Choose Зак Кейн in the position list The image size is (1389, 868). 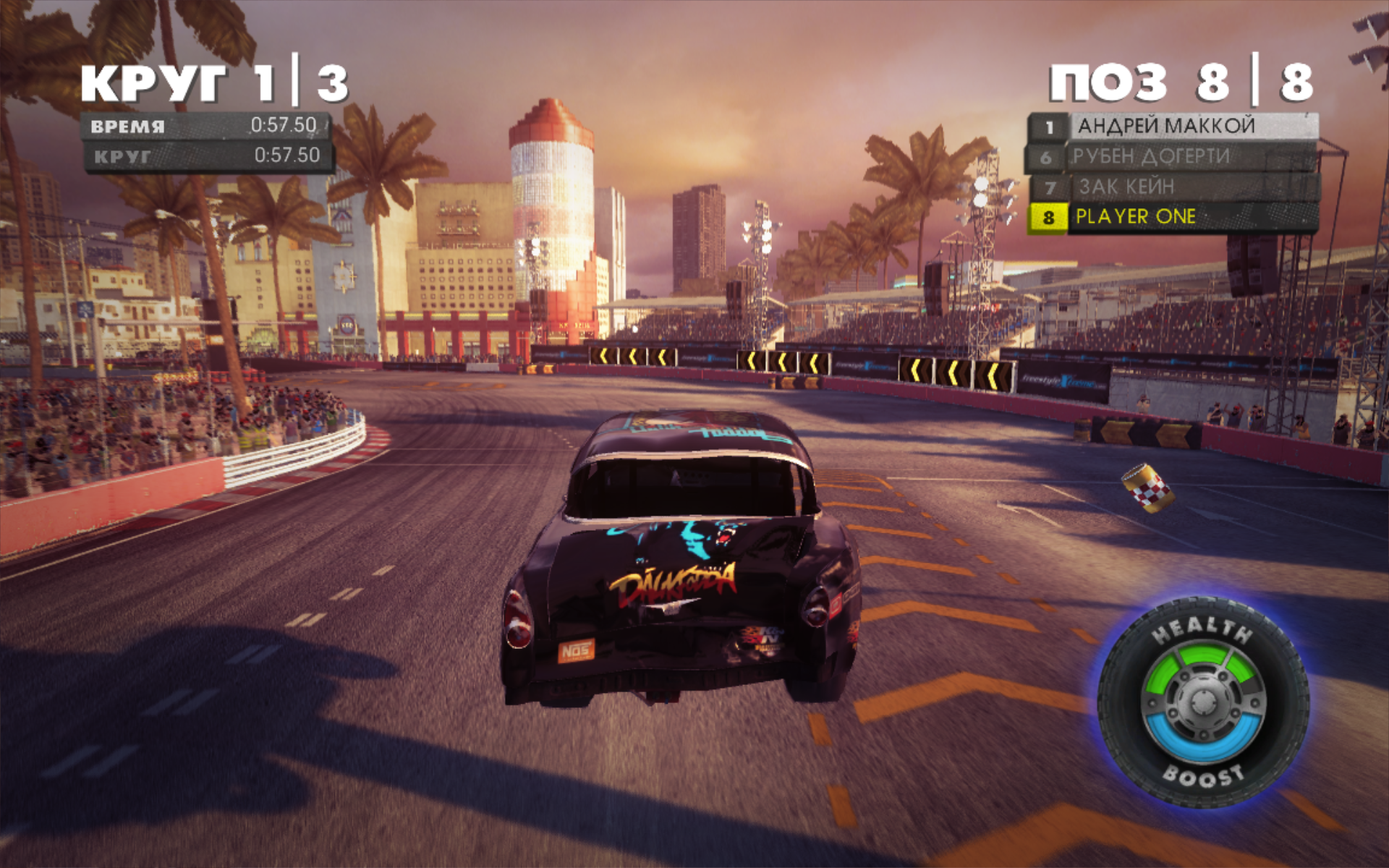[x=1172, y=187]
